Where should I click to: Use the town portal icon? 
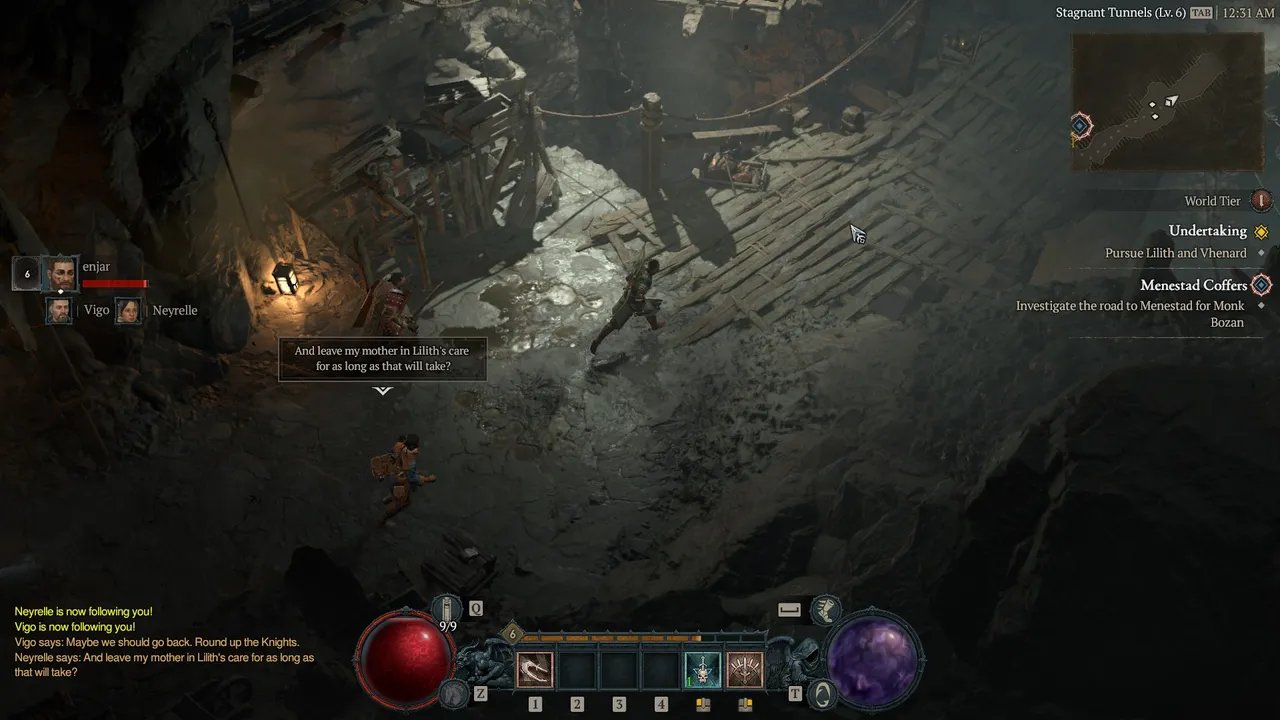824,692
